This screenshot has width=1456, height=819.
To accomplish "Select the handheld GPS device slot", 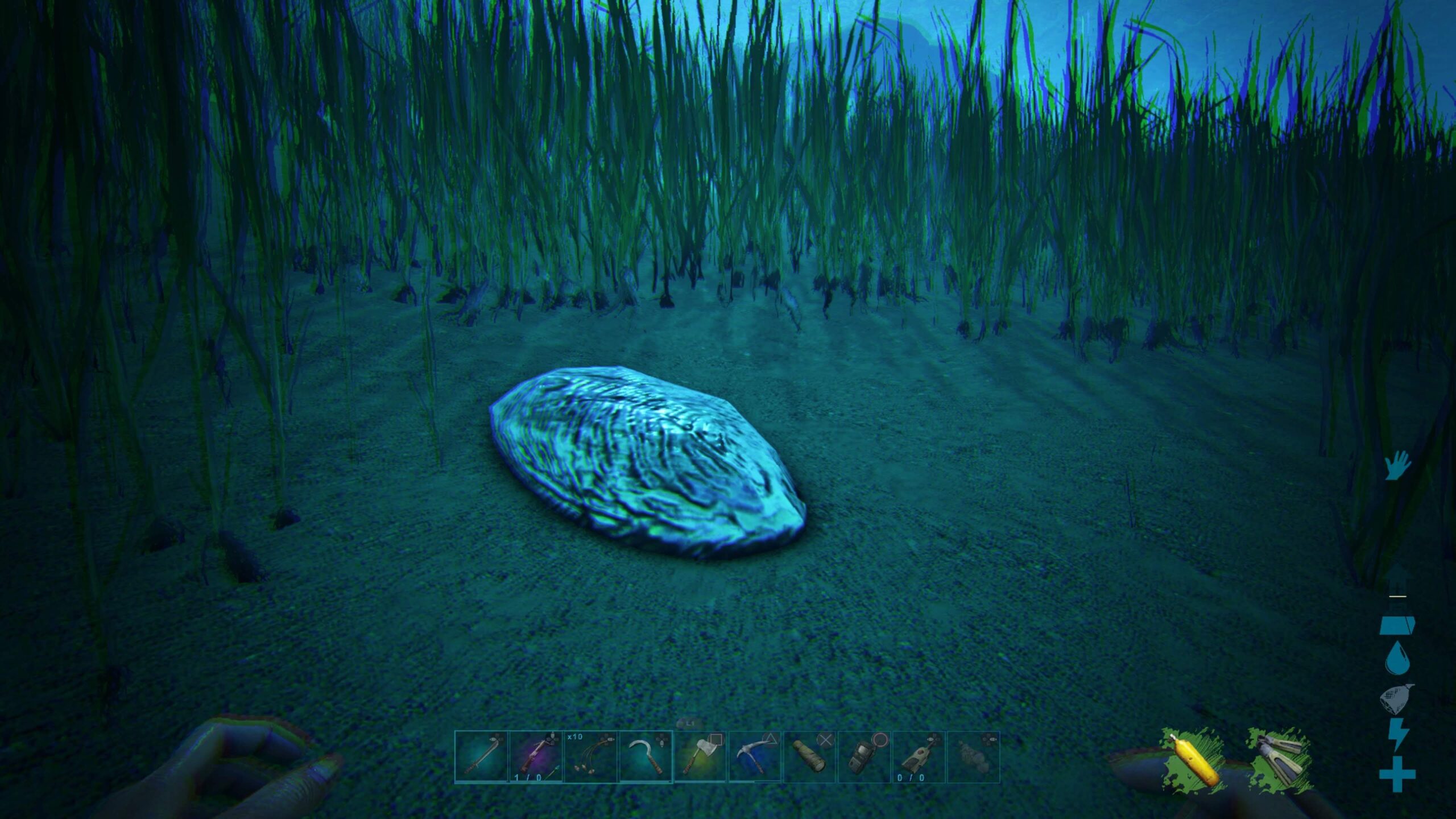I will point(863,758).
